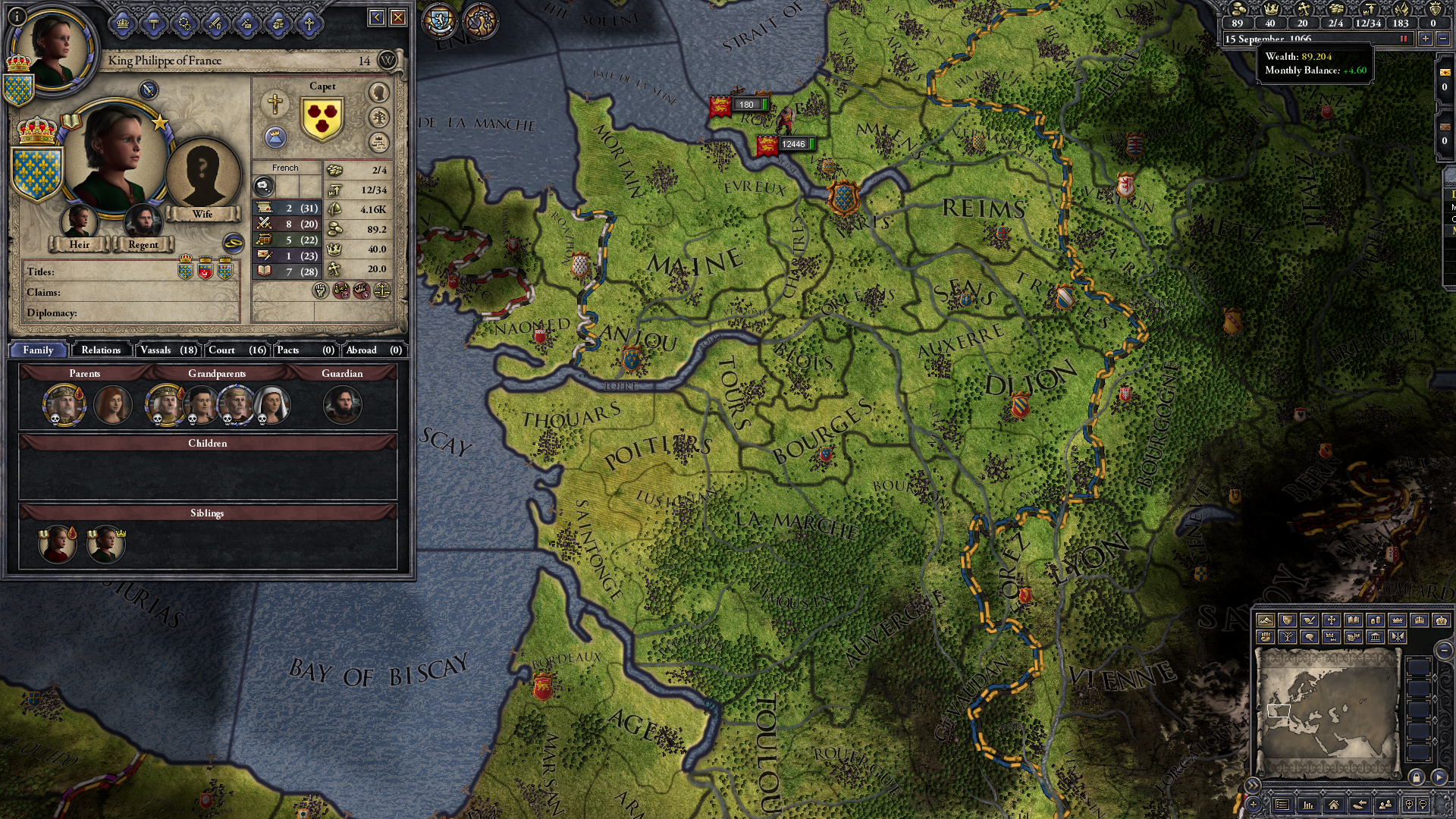Switch to the Relations tab
Viewport: 1456px width, 819px height.
tap(101, 350)
